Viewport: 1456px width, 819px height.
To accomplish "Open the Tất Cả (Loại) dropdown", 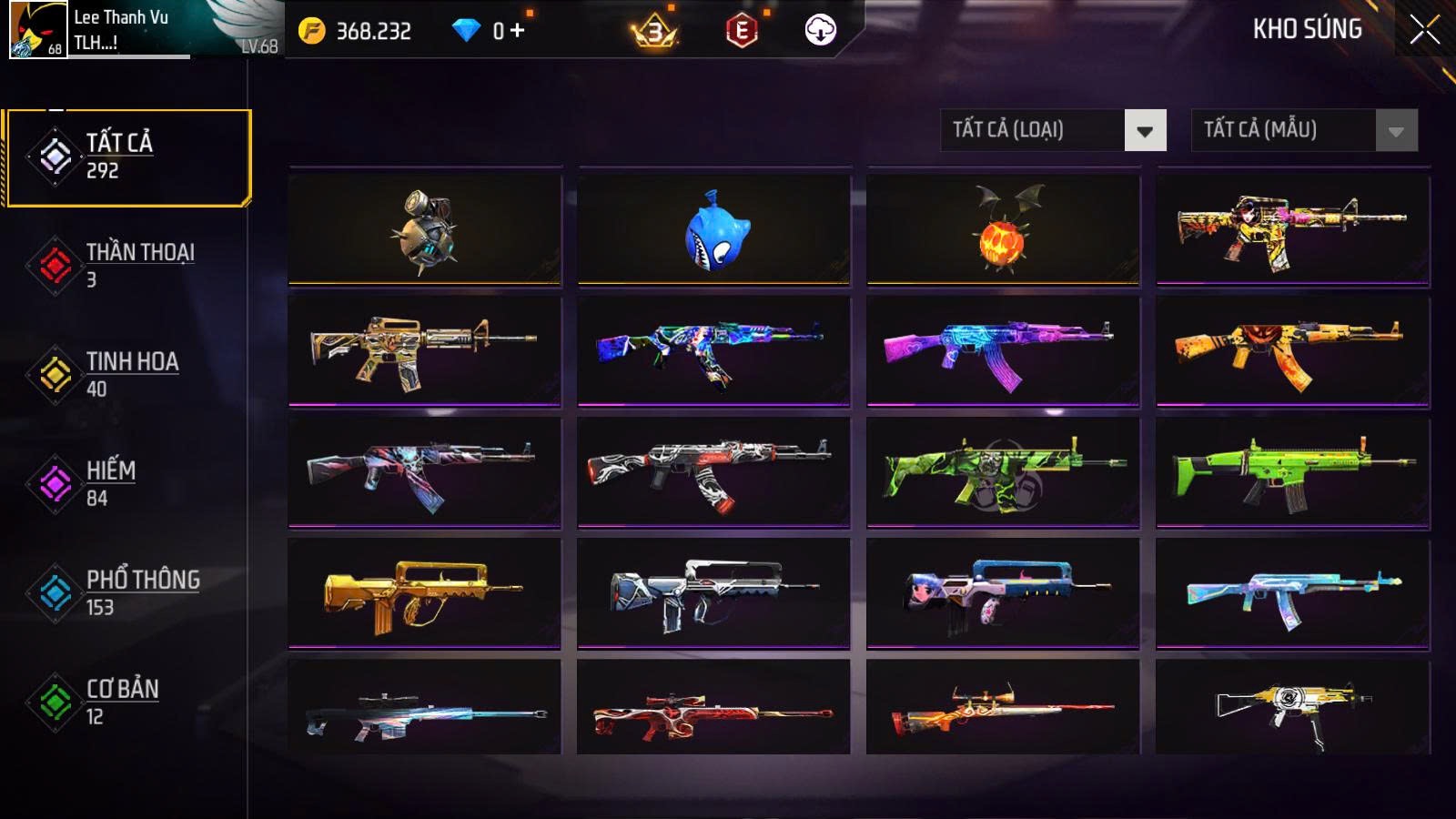I will pos(1144,130).
